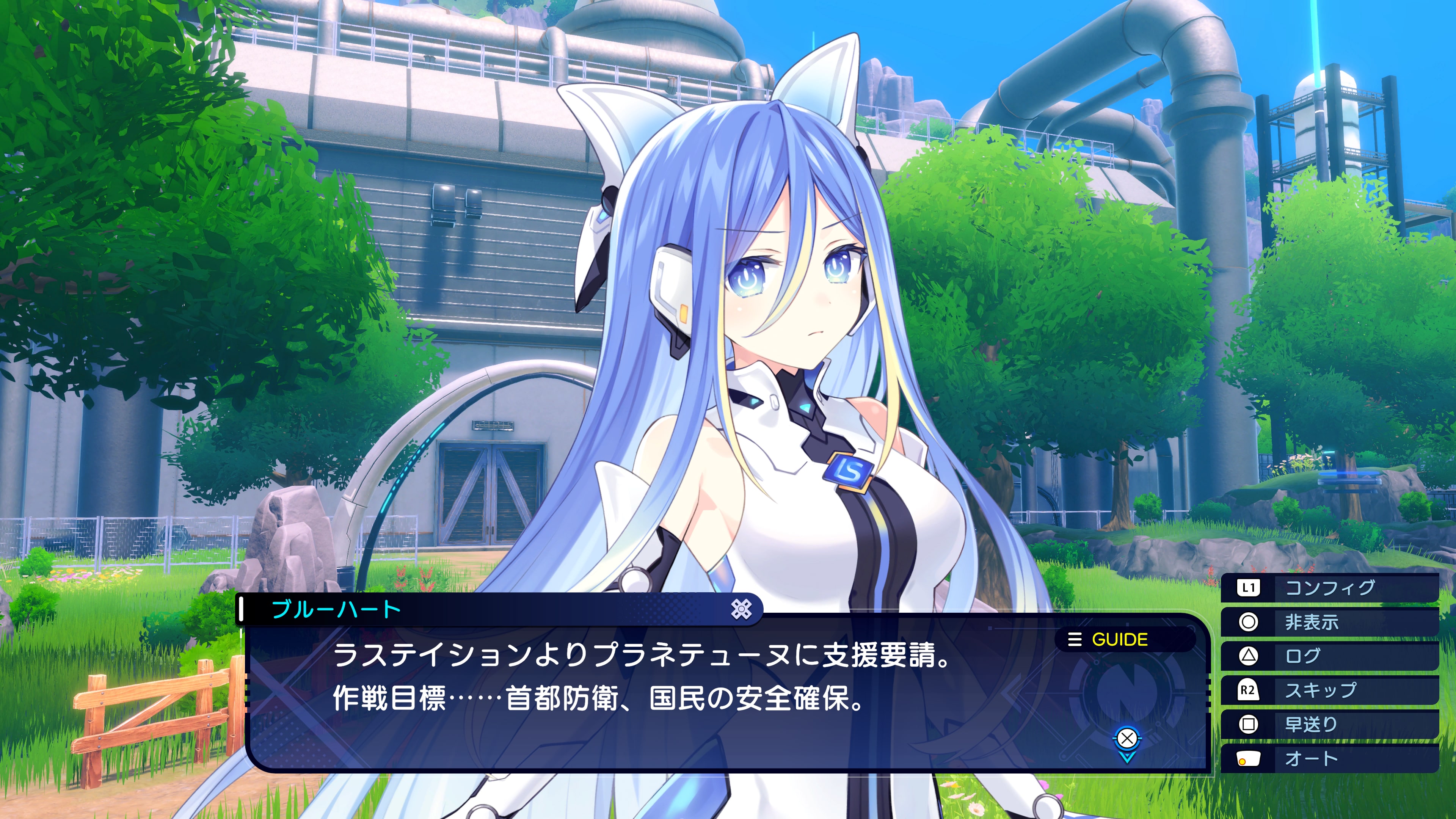Screen dimensions: 1456x819
Task: Activate スキップ to skip the scene
Action: click(1329, 690)
